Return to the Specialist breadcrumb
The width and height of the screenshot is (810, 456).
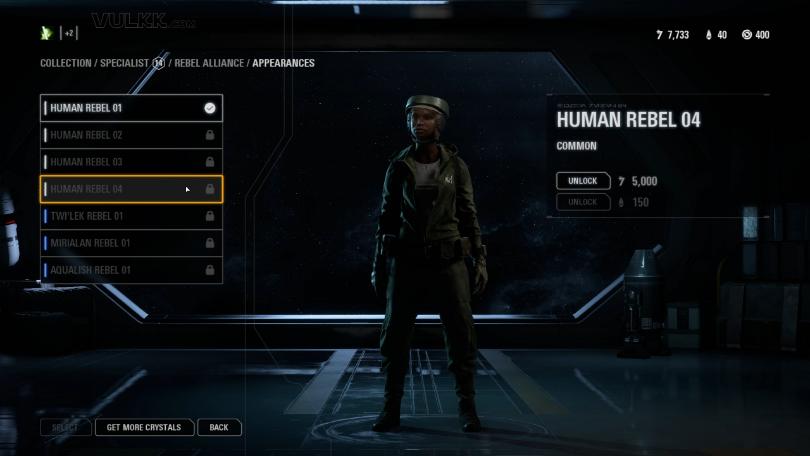pos(125,63)
